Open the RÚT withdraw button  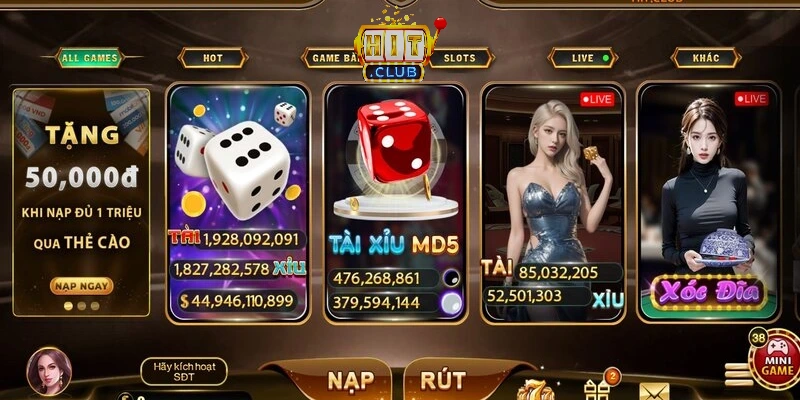443,380
